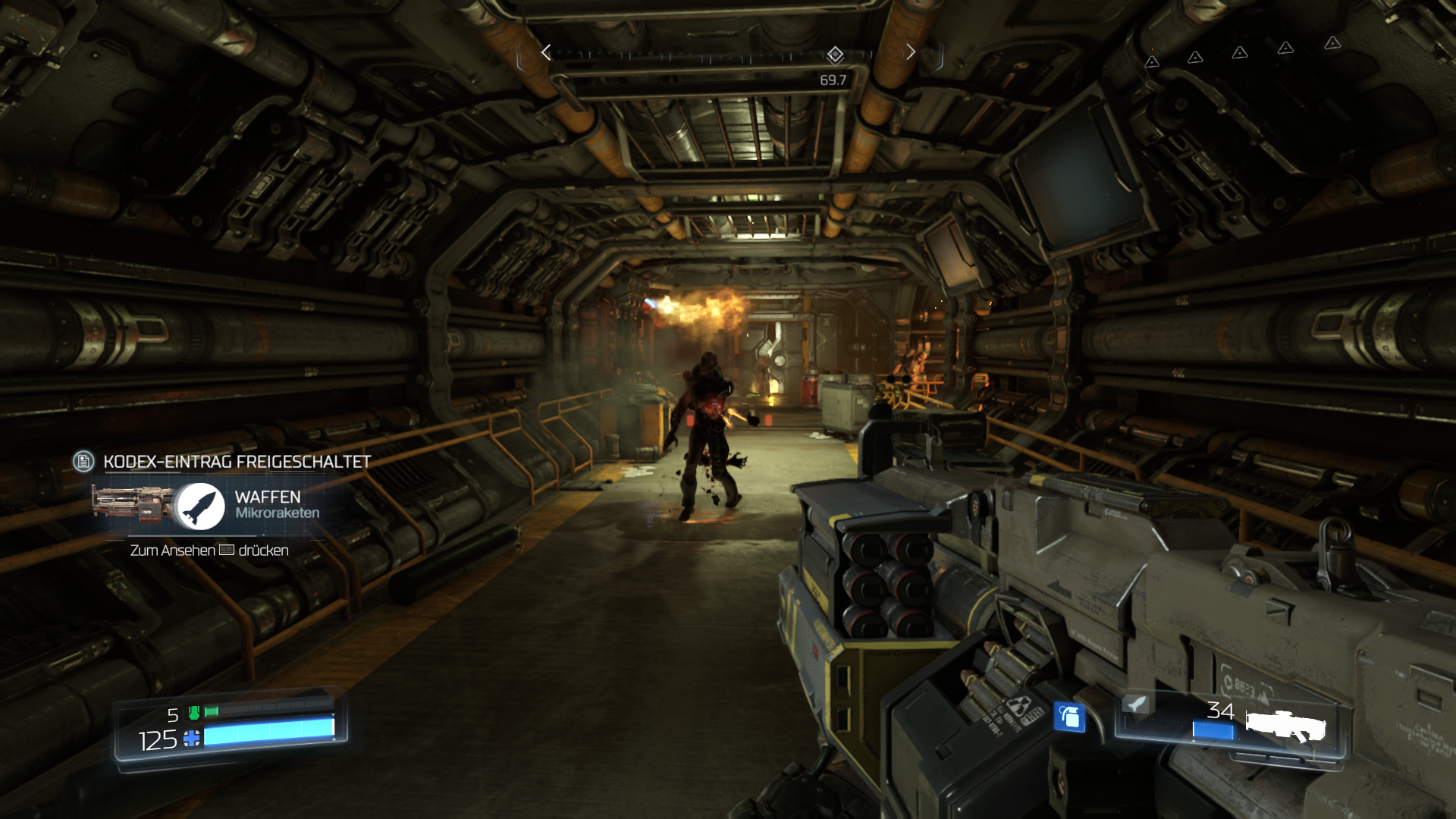Select the micro missiles weapon mod icon

click(1135, 704)
